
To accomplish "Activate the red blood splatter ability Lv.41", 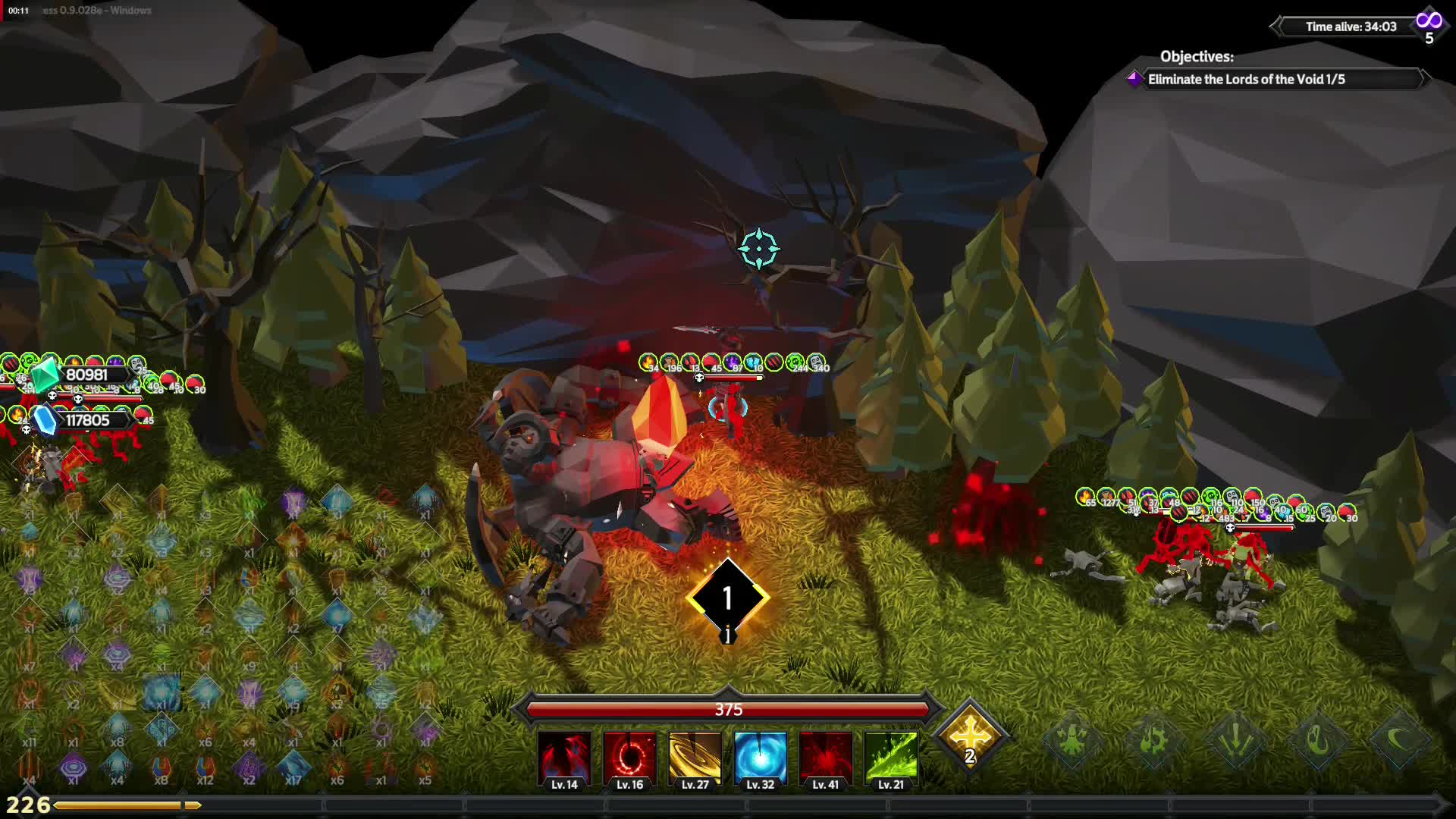I will pos(825,758).
